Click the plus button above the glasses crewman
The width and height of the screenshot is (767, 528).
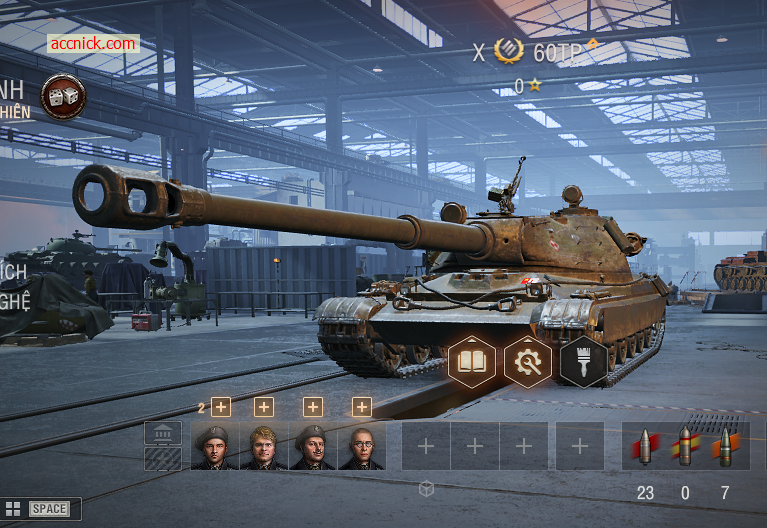pyautogui.click(x=362, y=407)
